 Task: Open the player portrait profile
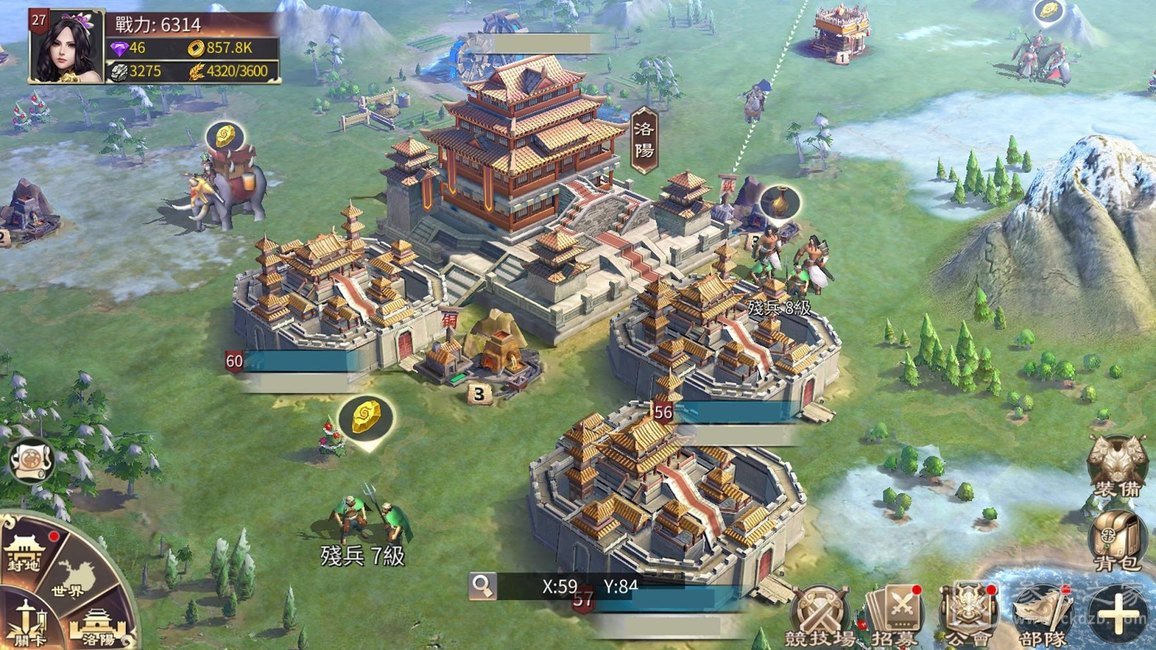pyautogui.click(x=66, y=47)
